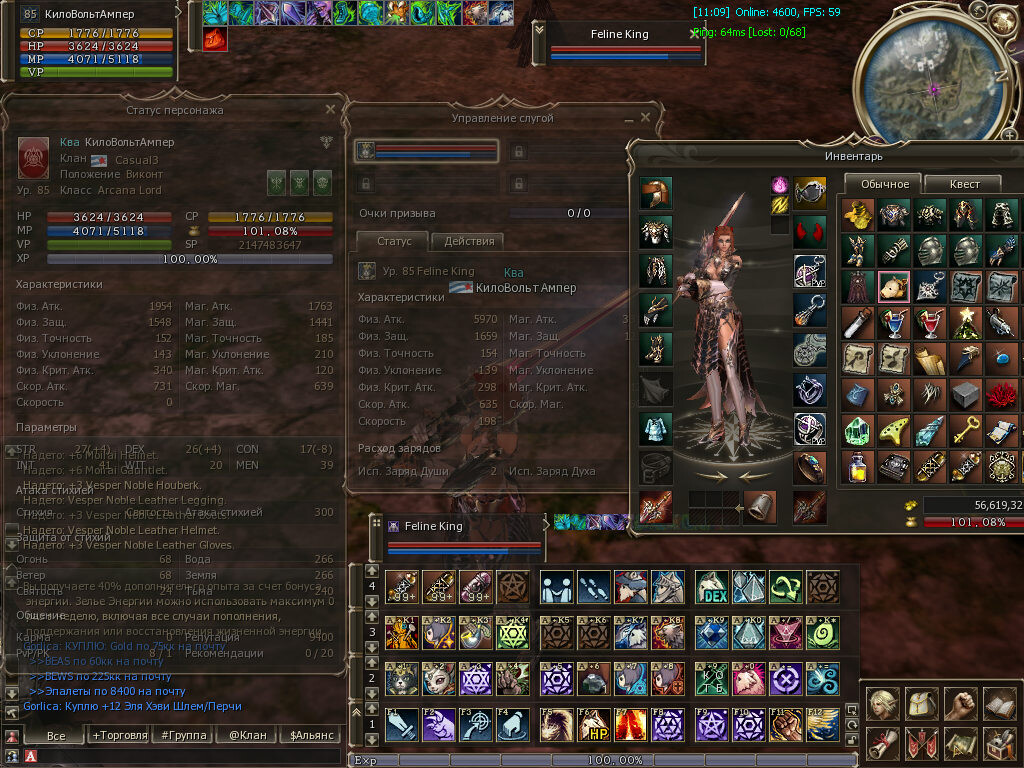Activate the F1 sword attack skill
The width and height of the screenshot is (1024, 768).
point(401,725)
